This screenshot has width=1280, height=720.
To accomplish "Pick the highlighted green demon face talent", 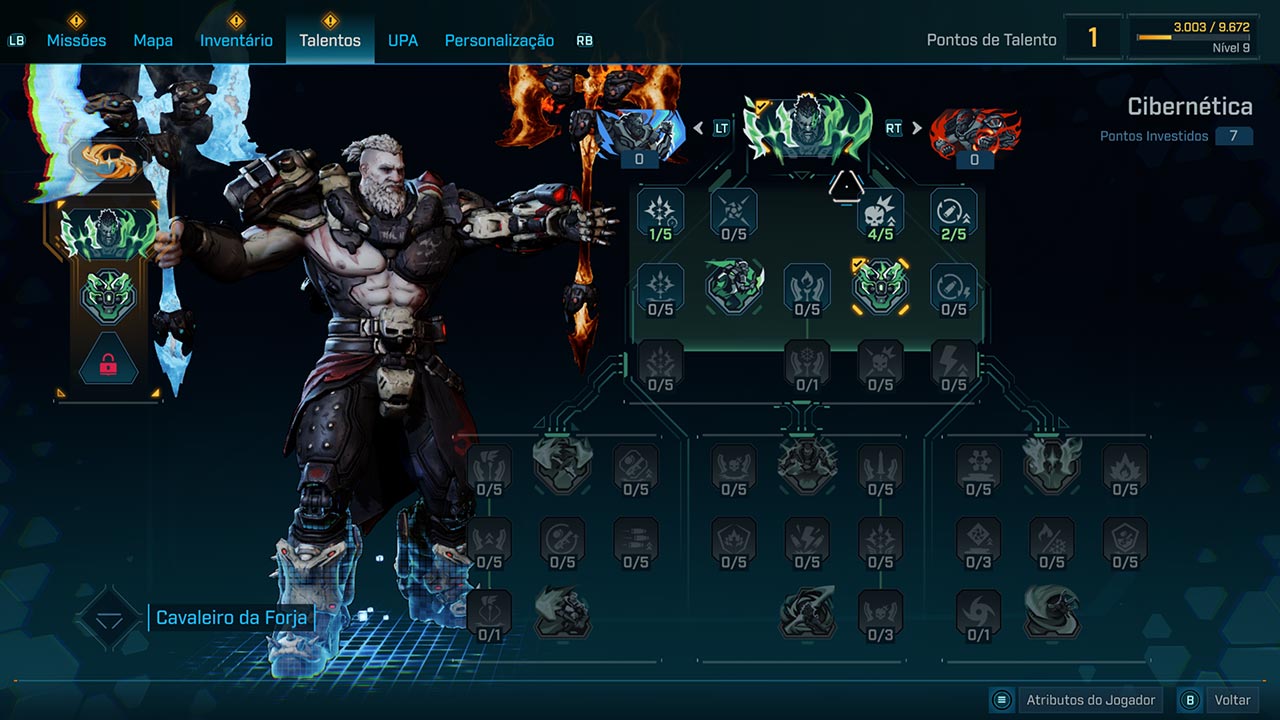I will [881, 287].
